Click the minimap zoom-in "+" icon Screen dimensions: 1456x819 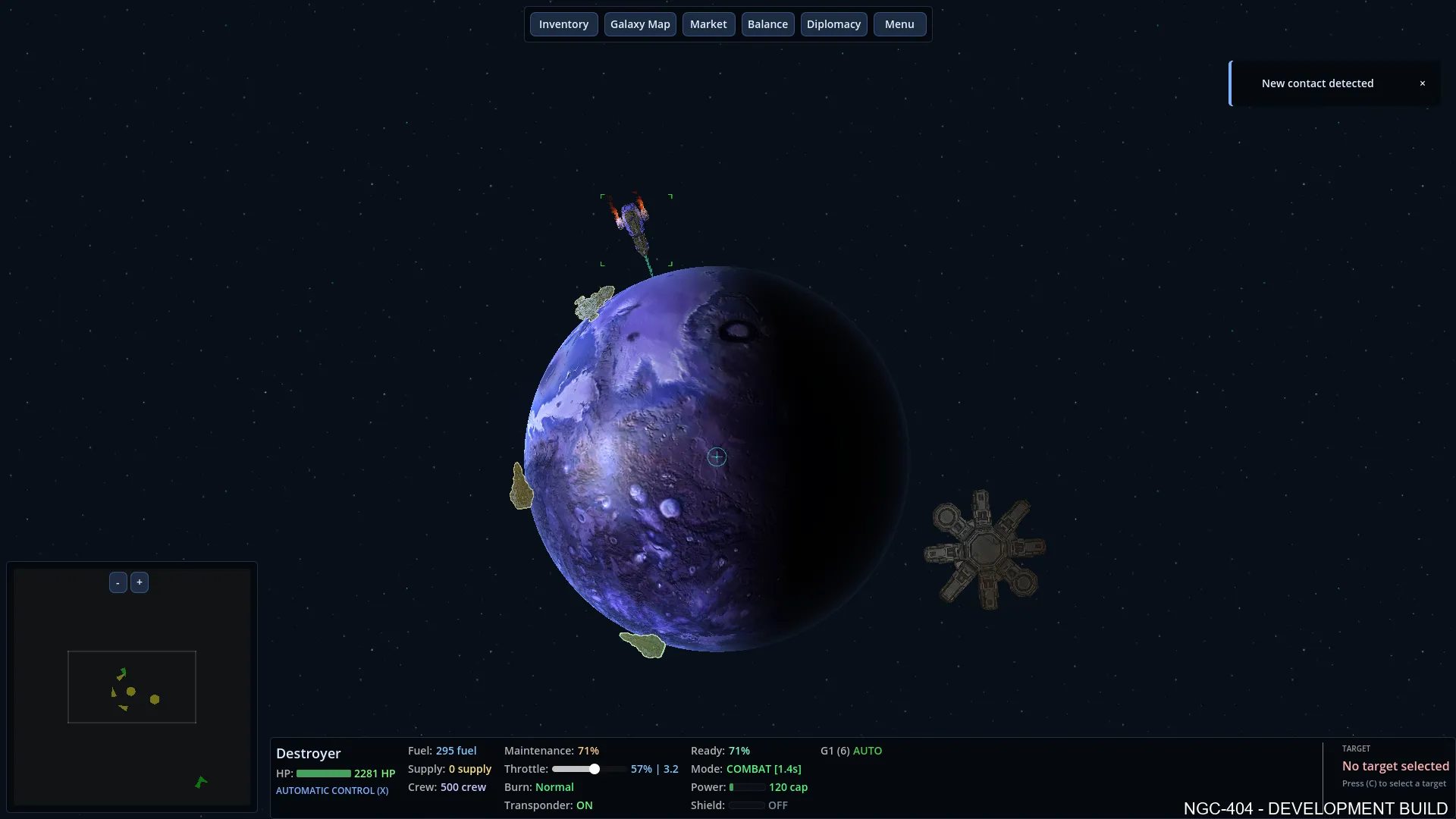(140, 582)
